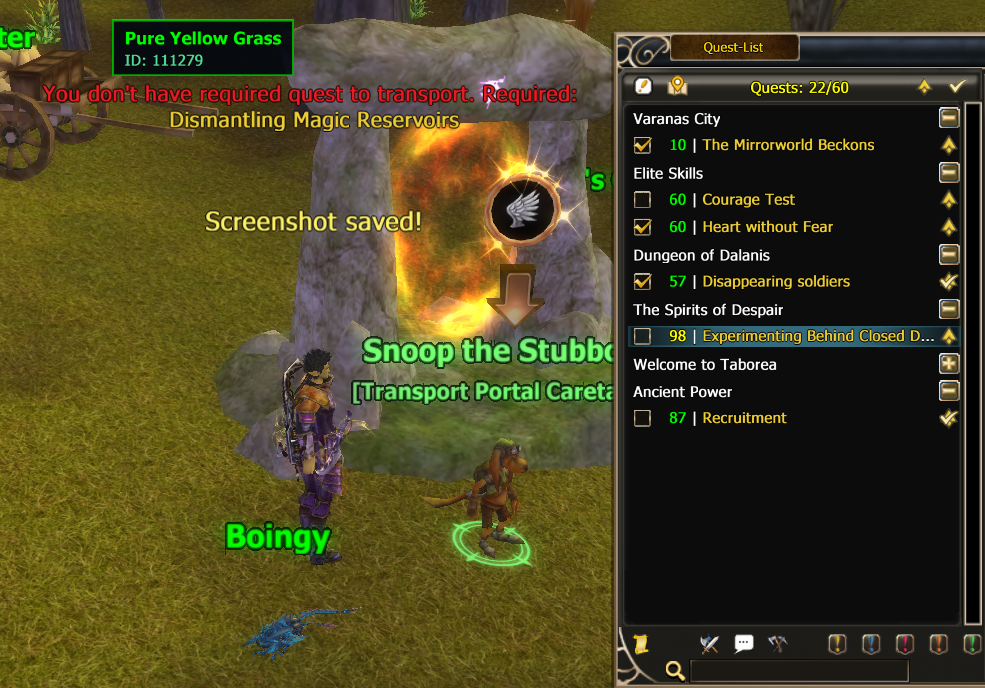Screen dimensions: 985x688
Task: Collapse the Dungeon of Dalanis group
Action: click(x=949, y=255)
